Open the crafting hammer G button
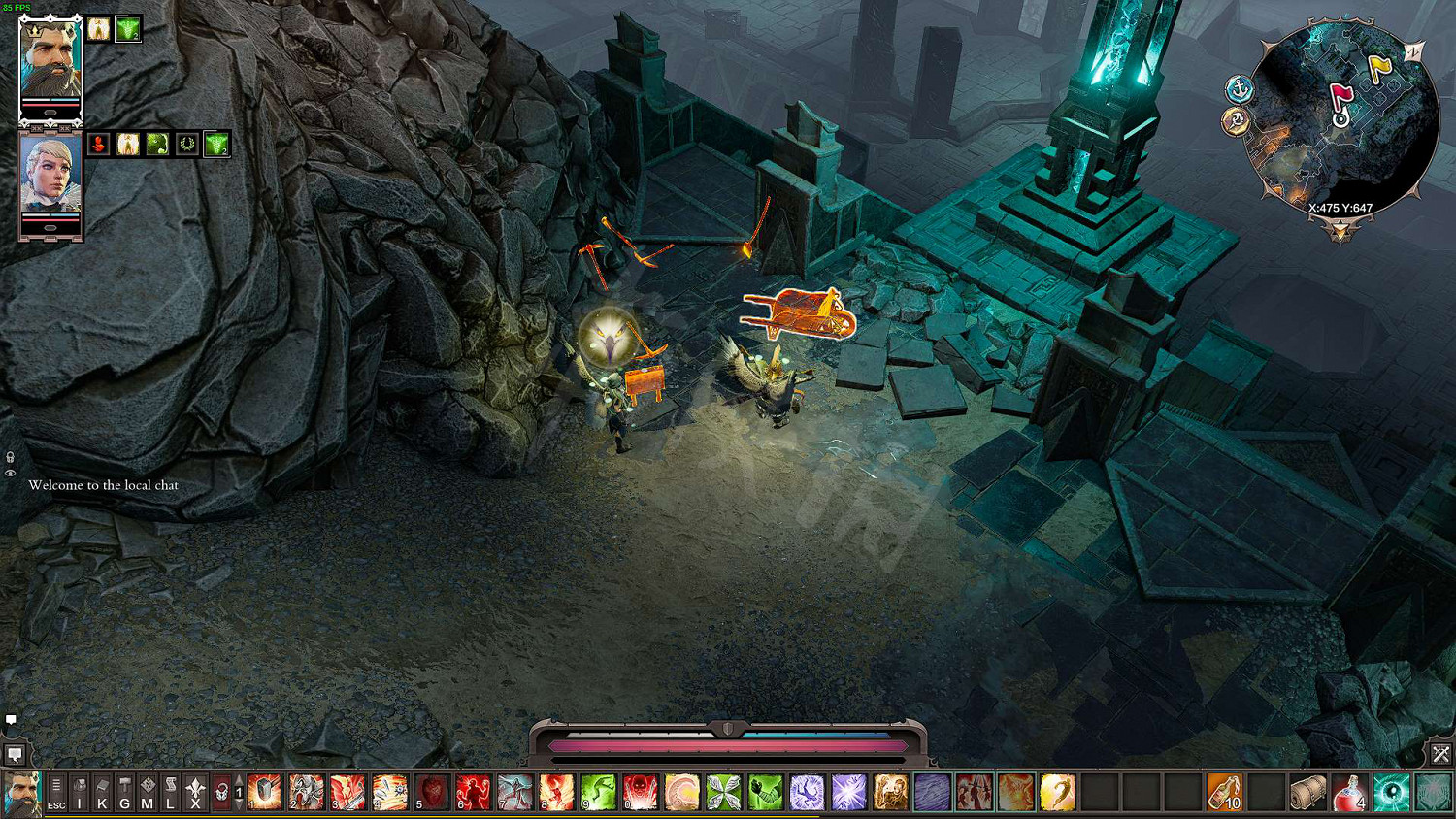Screen dimensions: 1456x819 point(124,793)
